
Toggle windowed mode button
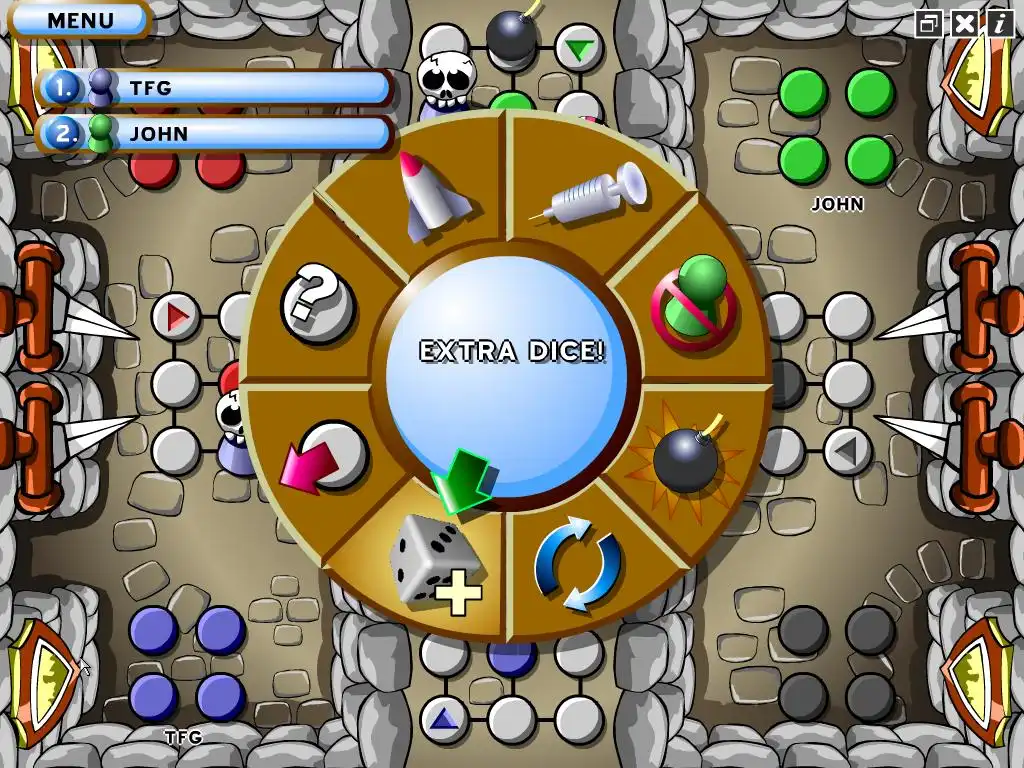(929, 23)
